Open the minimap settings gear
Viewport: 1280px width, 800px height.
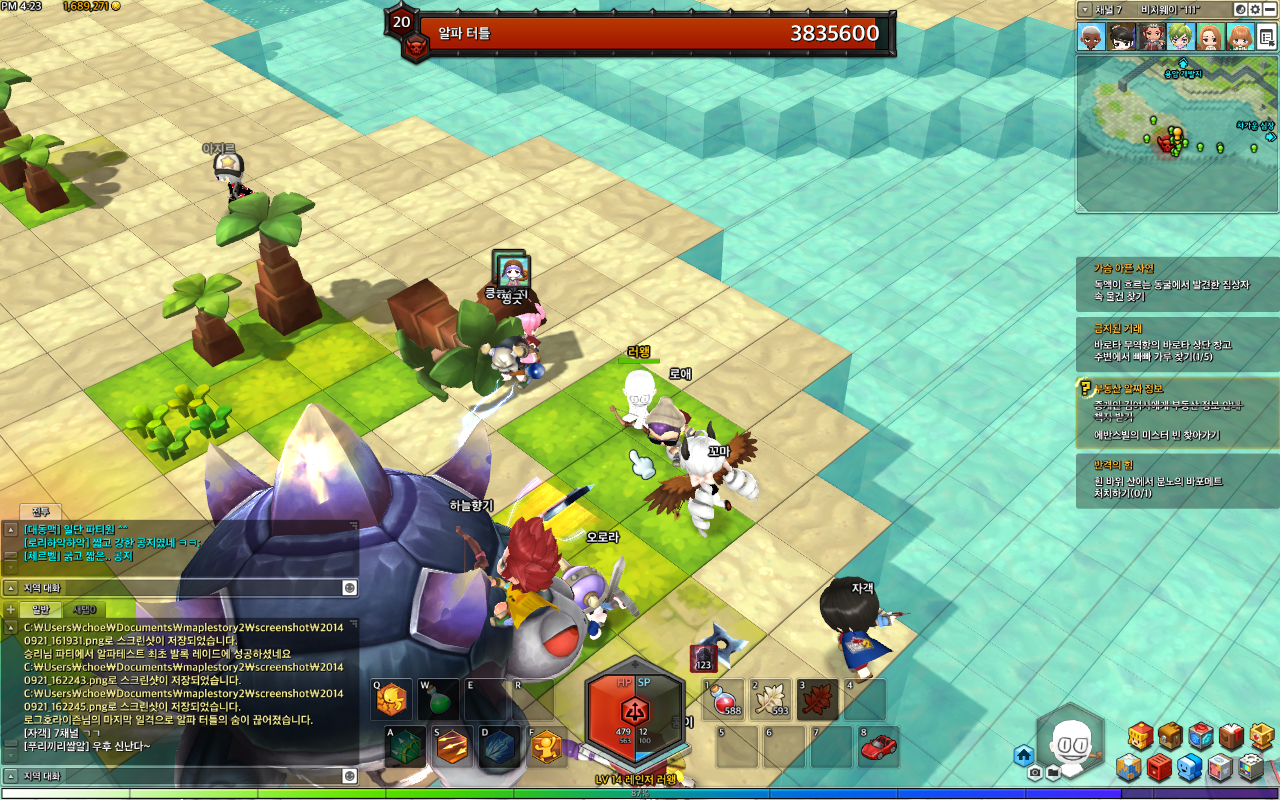(x=1254, y=9)
